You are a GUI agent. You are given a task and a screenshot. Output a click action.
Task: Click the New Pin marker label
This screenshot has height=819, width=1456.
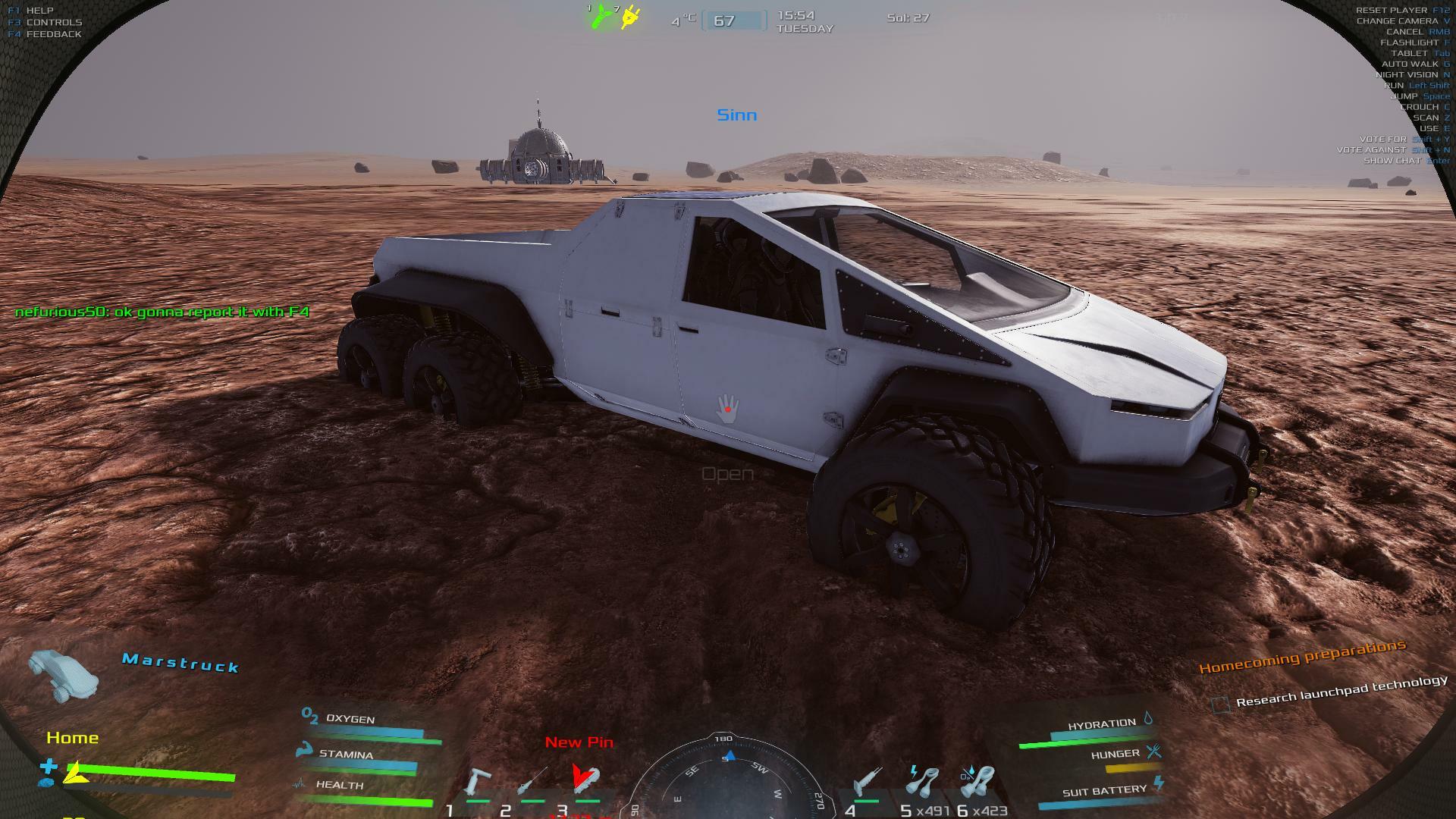pyautogui.click(x=579, y=742)
